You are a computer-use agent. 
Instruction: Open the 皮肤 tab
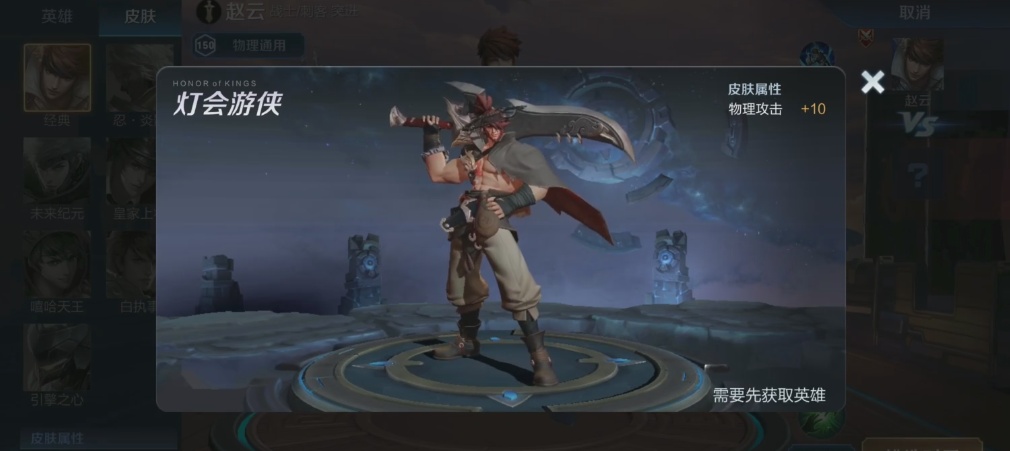tap(140, 15)
